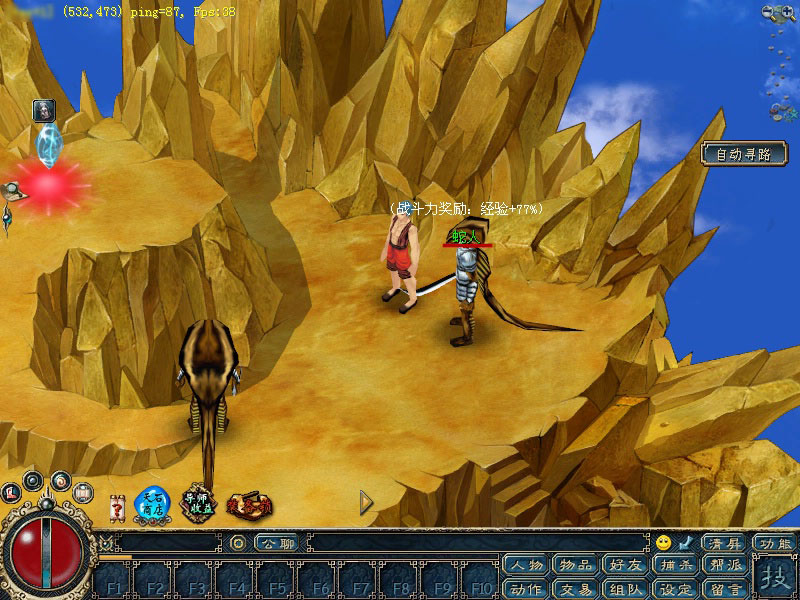Show the 好友 friends list
This screenshot has height=600, width=800.
pos(626,565)
